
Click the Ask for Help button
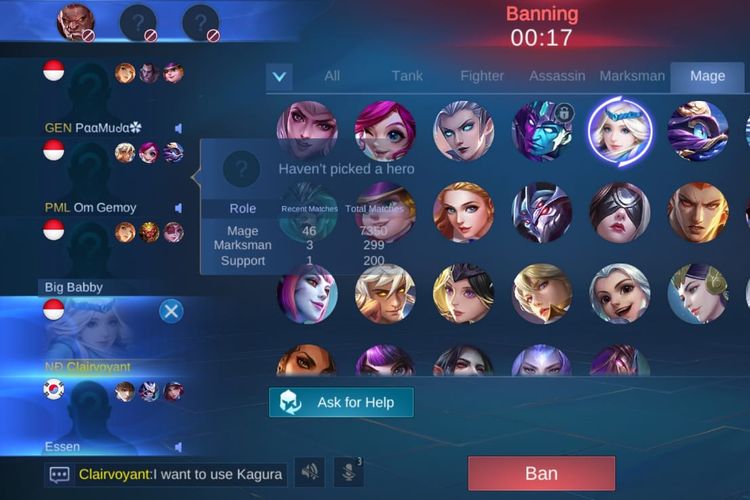pos(341,402)
